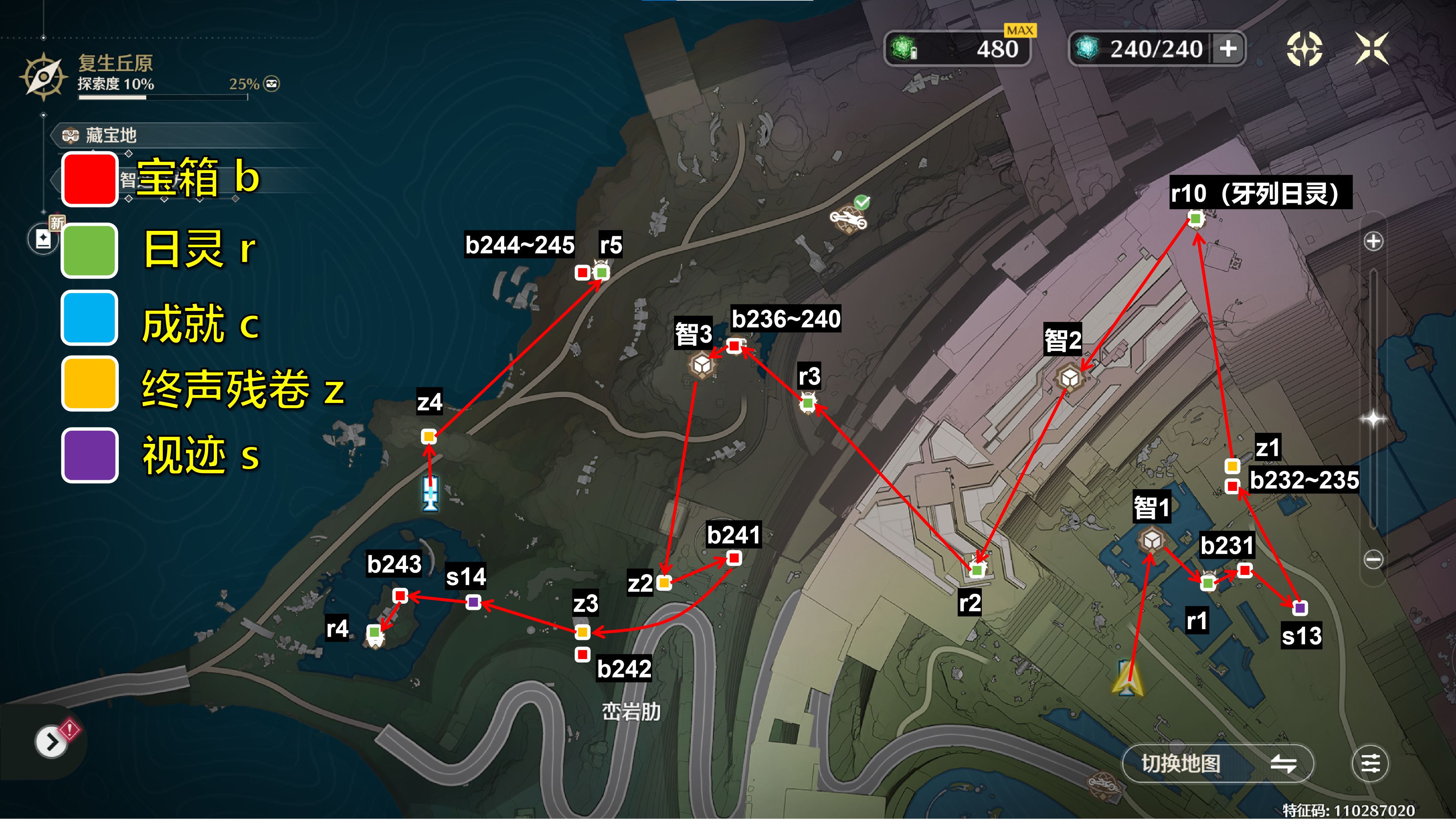Select the 智2 cube puzzle marker
Screen dimensions: 1456x819
click(x=1069, y=378)
